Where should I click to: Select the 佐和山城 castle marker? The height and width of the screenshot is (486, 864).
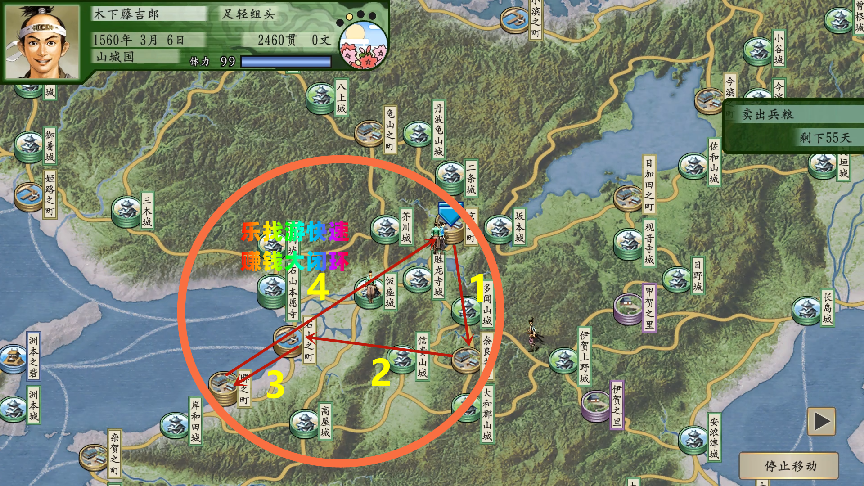click(692, 165)
